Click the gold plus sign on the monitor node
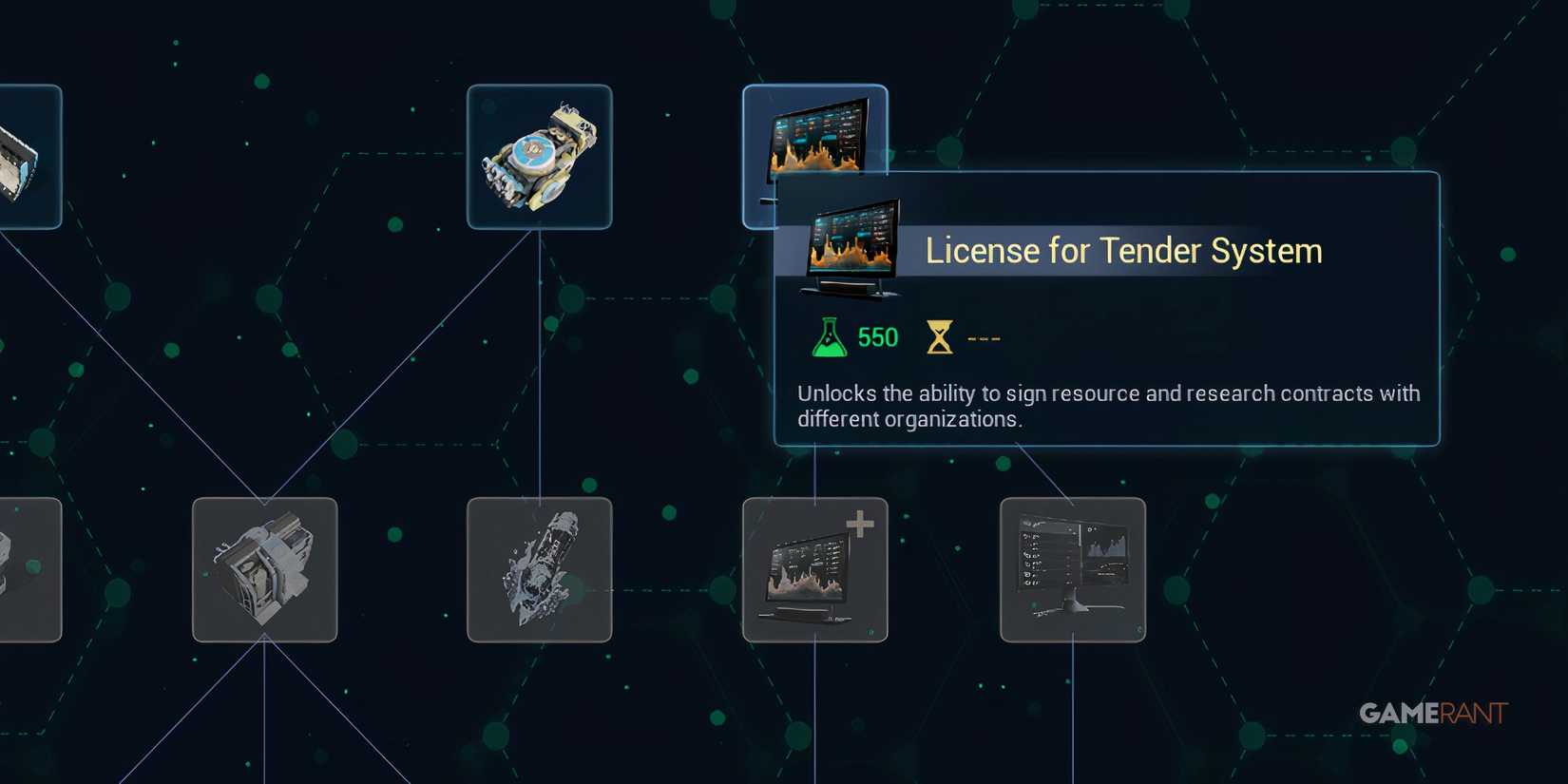This screenshot has height=784, width=1568. [858, 521]
